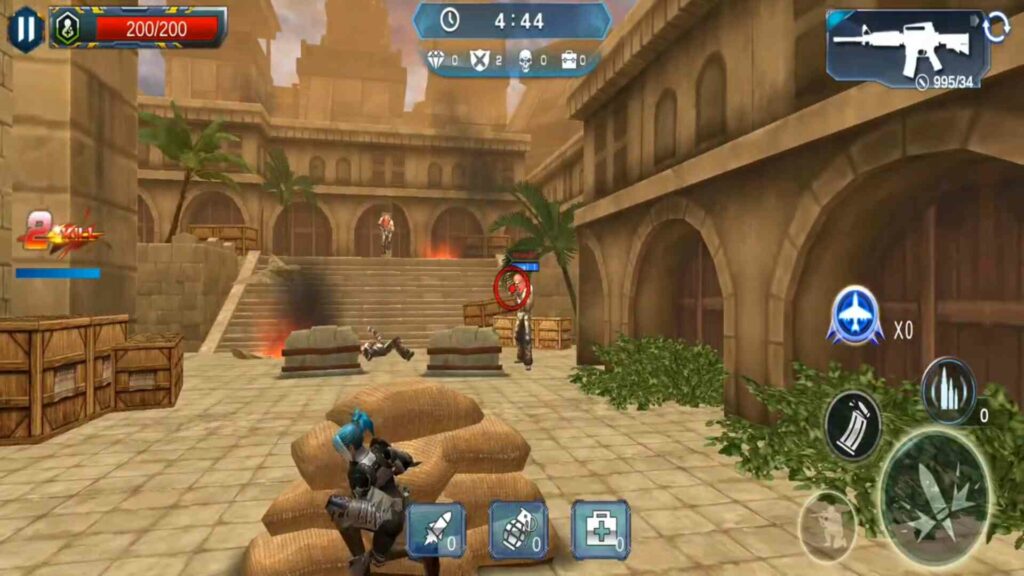This screenshot has width=1024, height=576.
Task: Activate the bullets special ammo button
Action: pyautogui.click(x=947, y=390)
